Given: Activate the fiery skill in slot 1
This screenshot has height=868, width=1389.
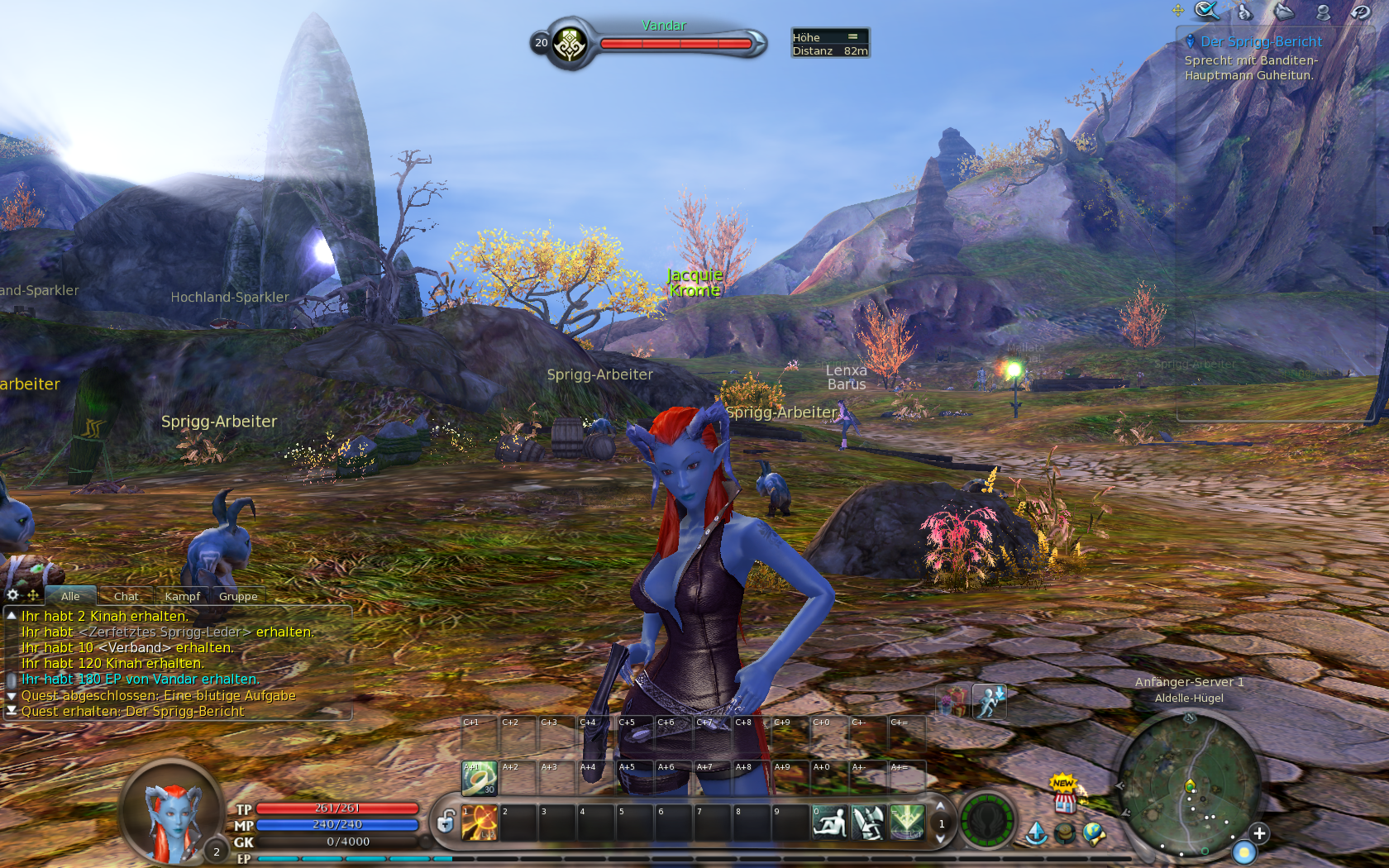Looking at the screenshot, I should (x=480, y=823).
